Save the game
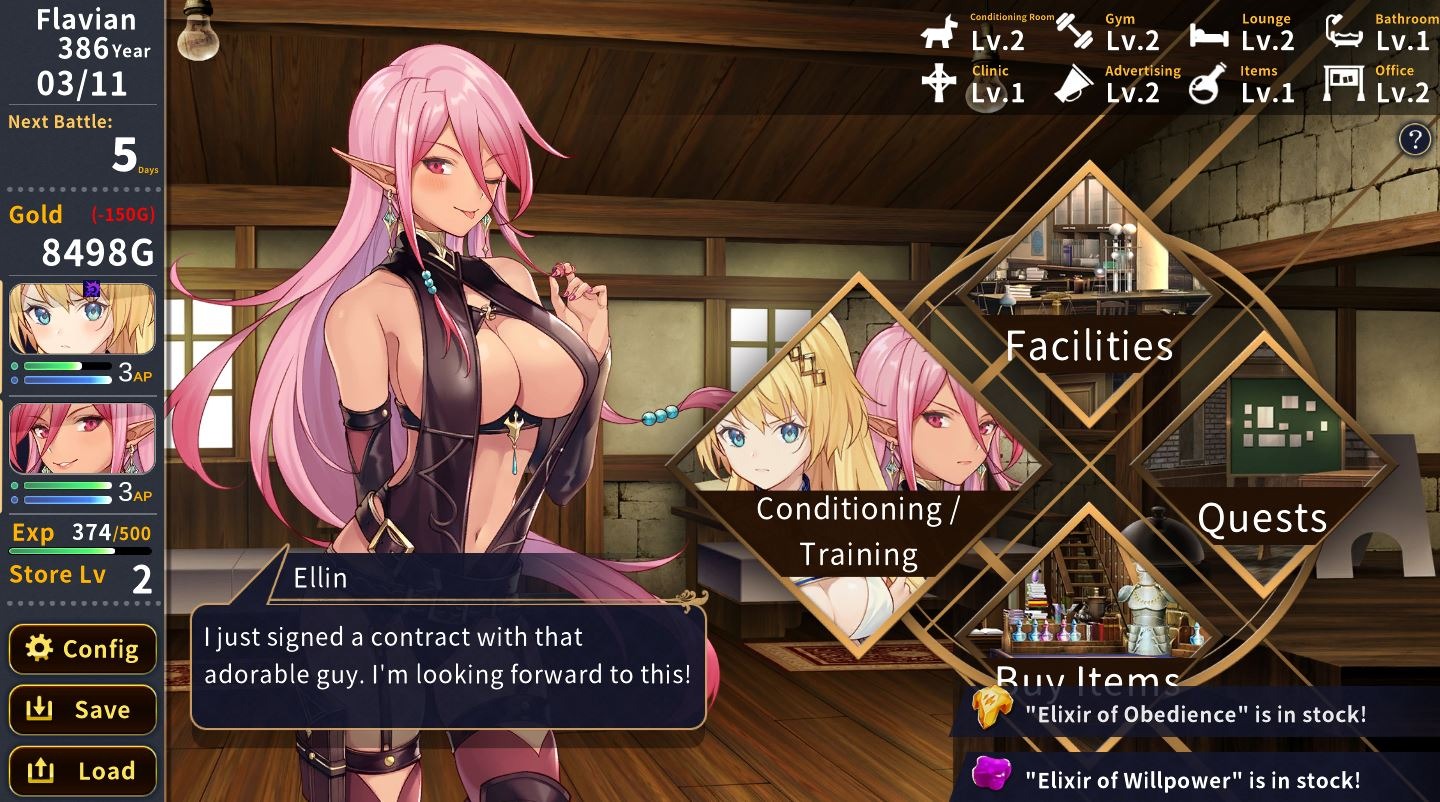Image resolution: width=1440 pixels, height=802 pixels. (83, 710)
